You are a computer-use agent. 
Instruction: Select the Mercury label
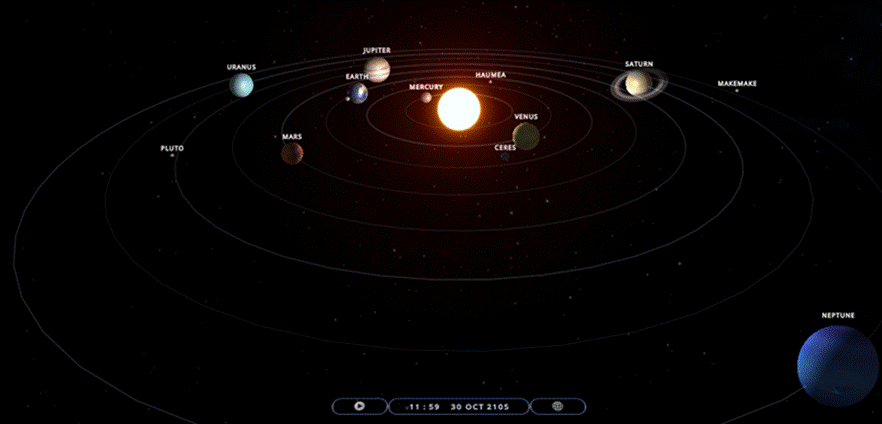point(426,87)
